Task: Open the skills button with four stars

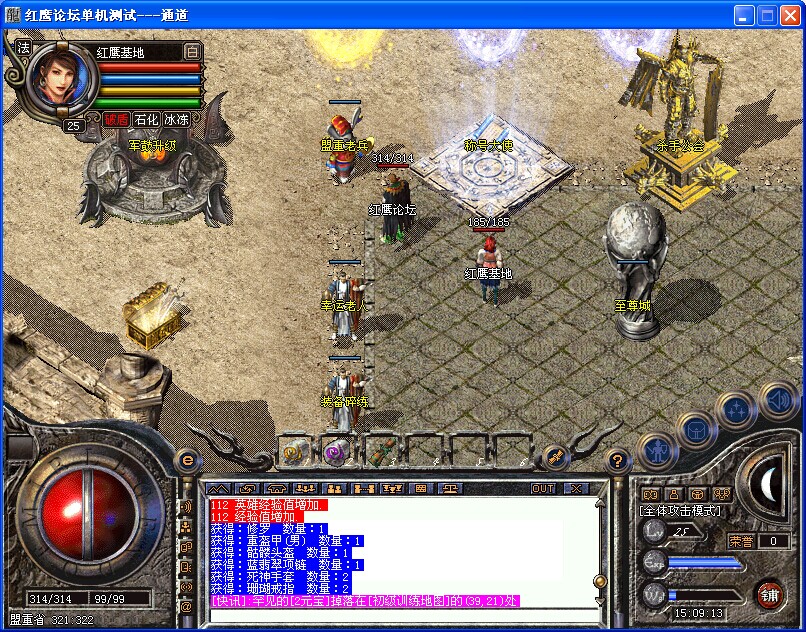Action: [x=737, y=407]
